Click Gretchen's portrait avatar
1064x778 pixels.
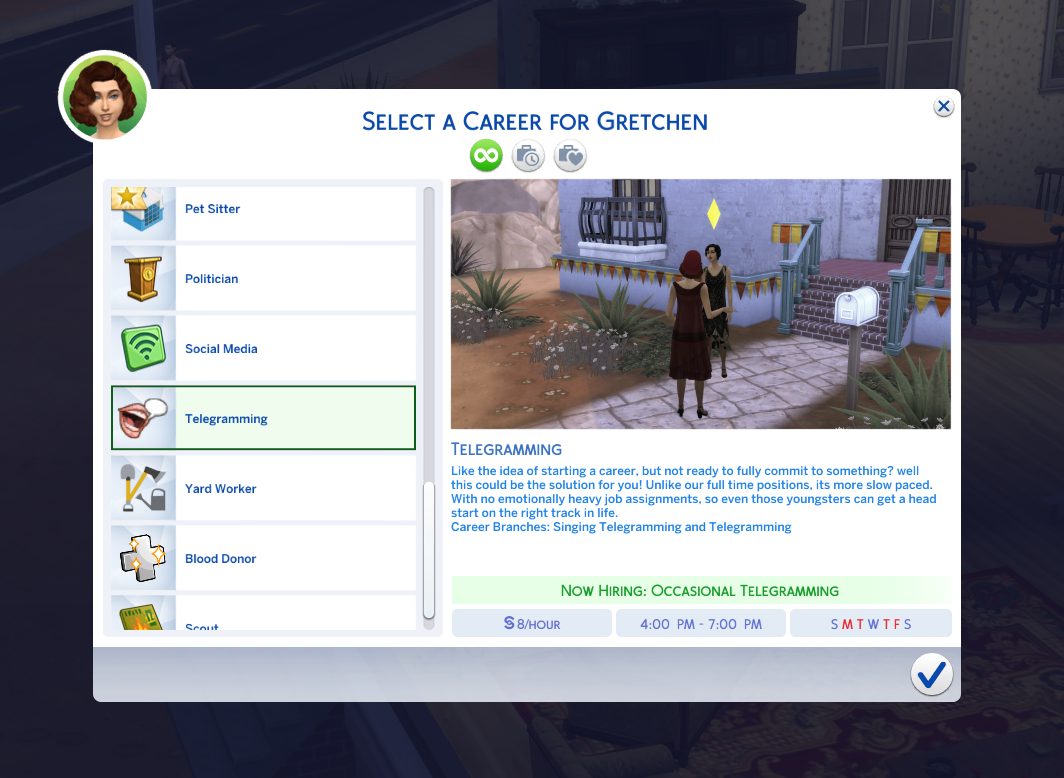[105, 97]
